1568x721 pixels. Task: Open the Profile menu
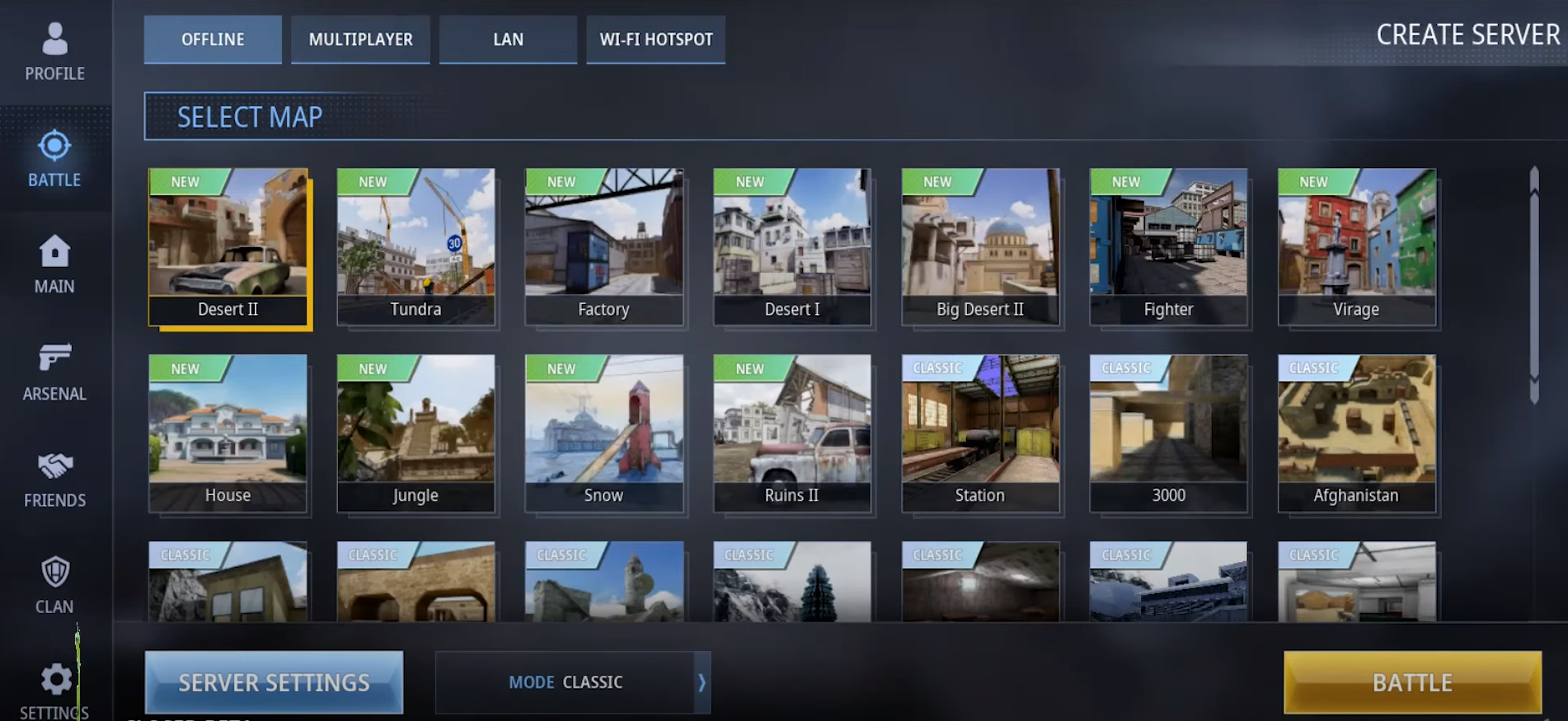pos(54,52)
